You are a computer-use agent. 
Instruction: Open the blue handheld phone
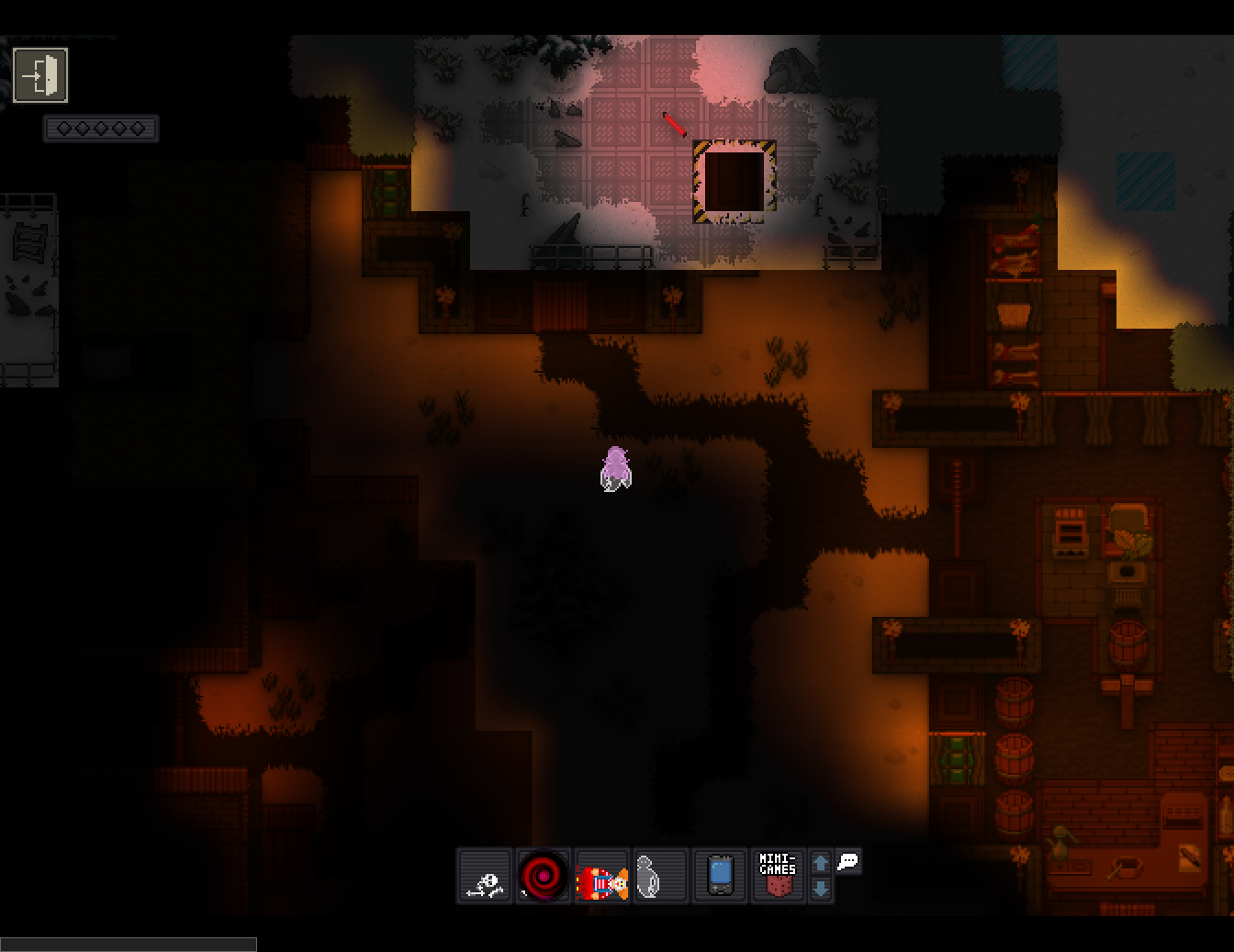tap(720, 876)
